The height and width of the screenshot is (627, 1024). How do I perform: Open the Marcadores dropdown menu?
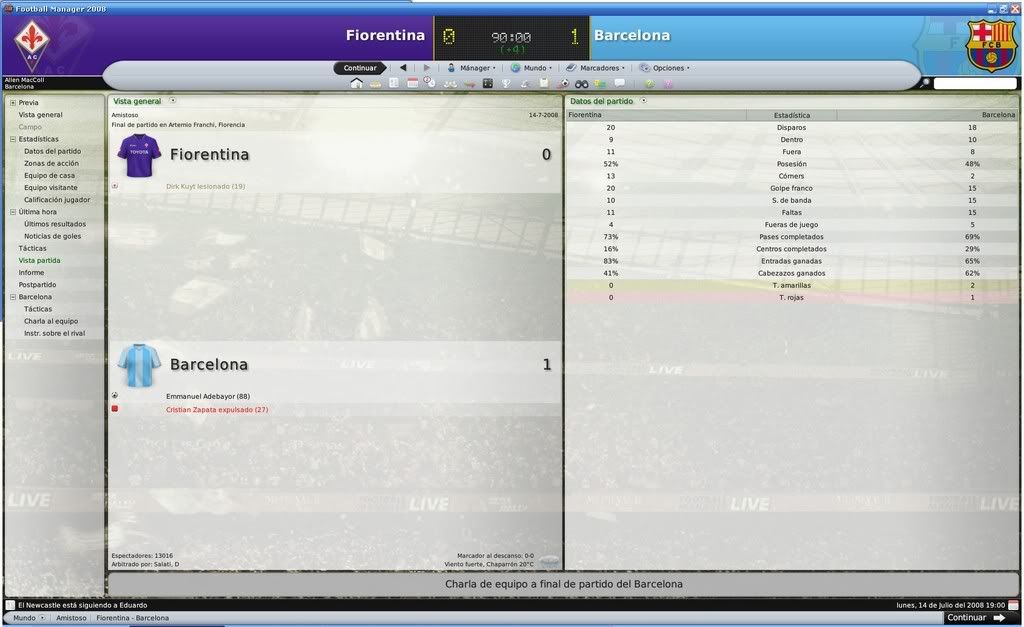[597, 68]
